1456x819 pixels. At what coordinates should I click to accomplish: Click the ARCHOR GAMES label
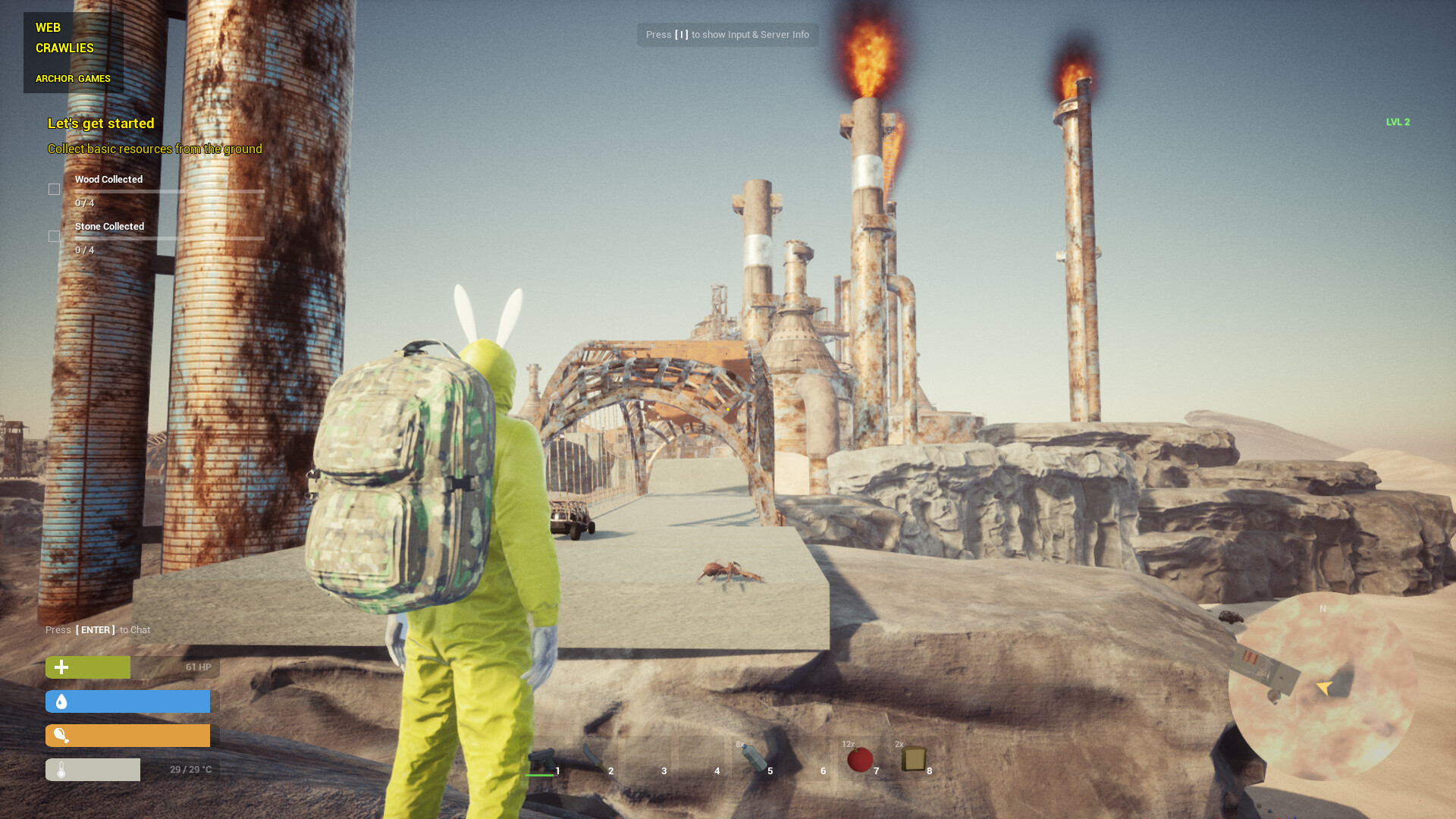click(73, 78)
